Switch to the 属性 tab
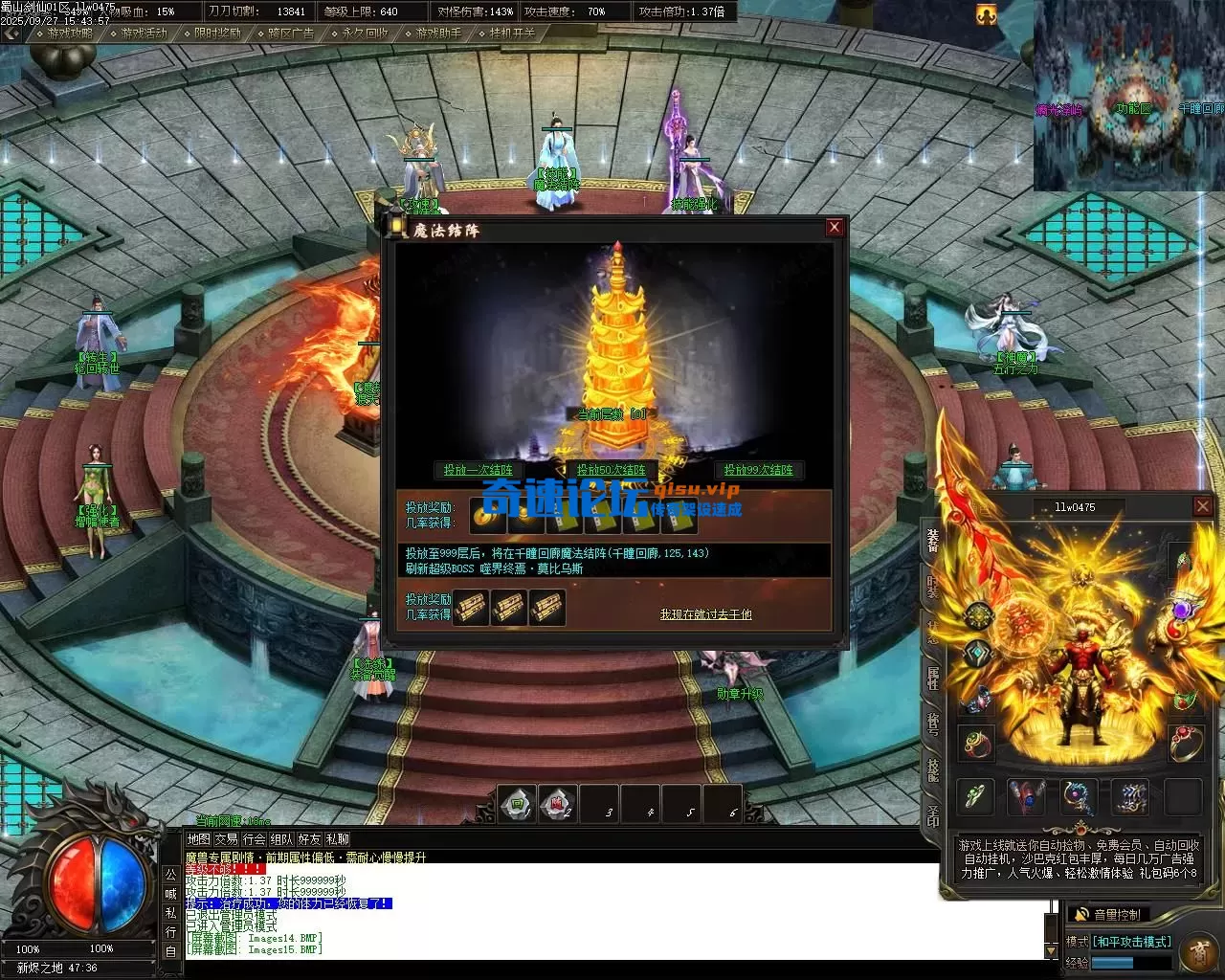This screenshot has height=980, width=1225. (x=932, y=677)
